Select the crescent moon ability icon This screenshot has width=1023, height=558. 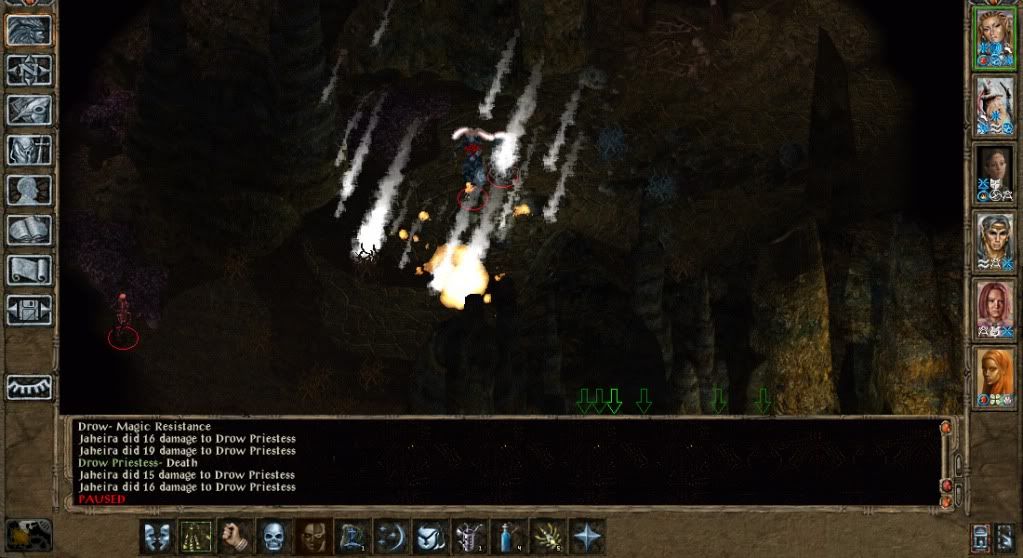tap(390, 536)
